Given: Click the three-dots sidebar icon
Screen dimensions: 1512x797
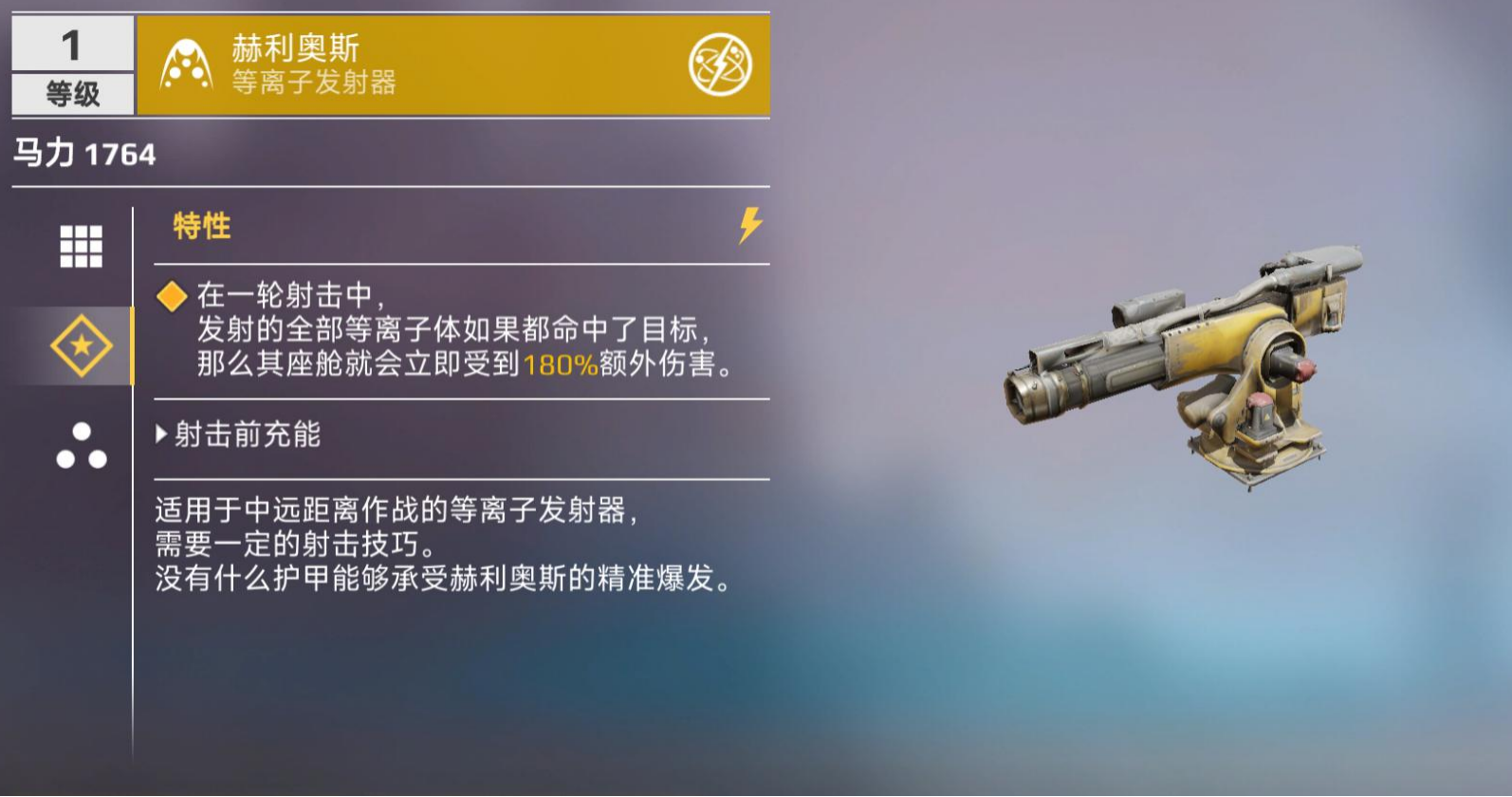Looking at the screenshot, I should click(82, 447).
